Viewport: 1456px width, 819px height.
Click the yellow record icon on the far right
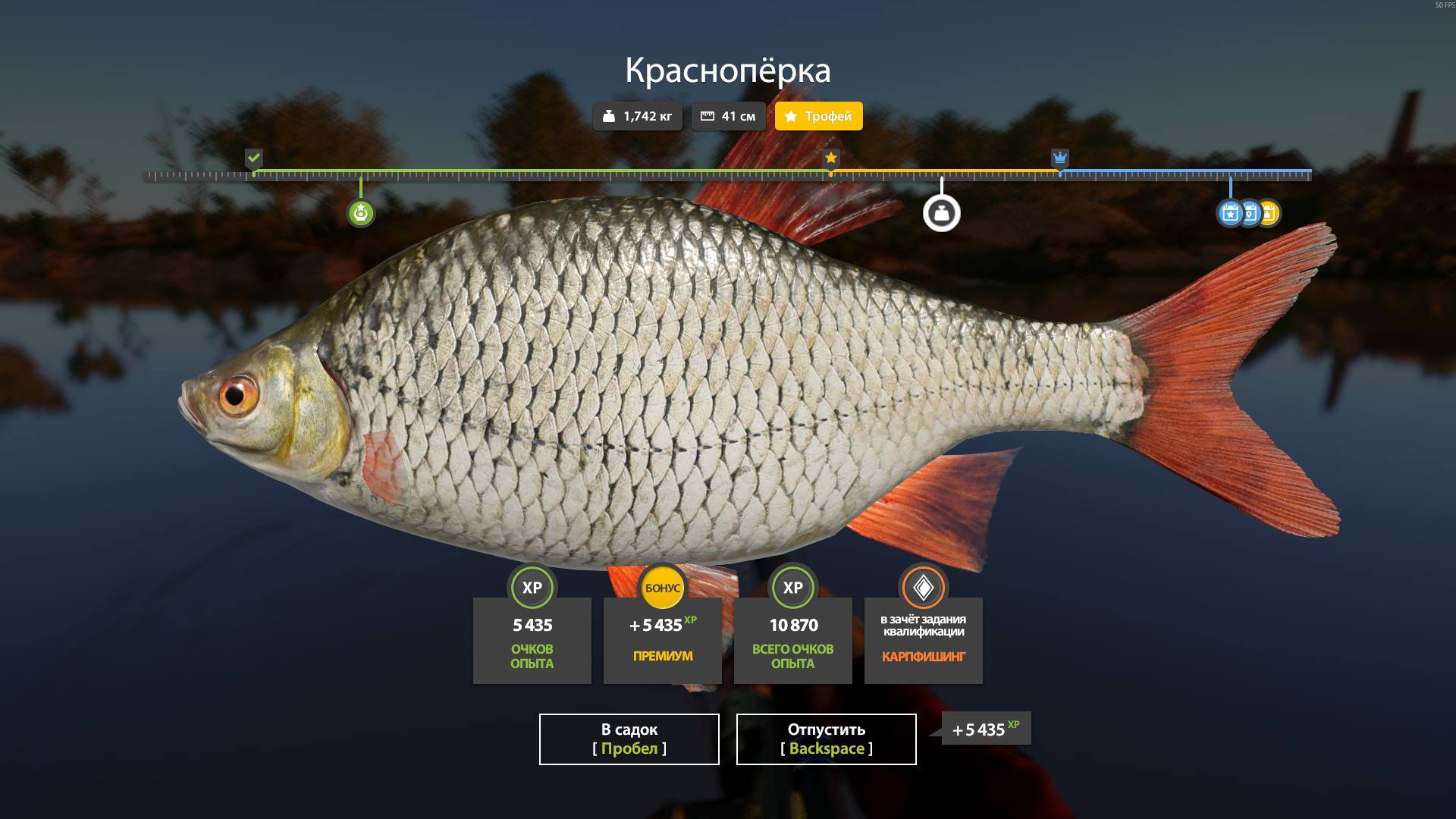coord(1269,215)
